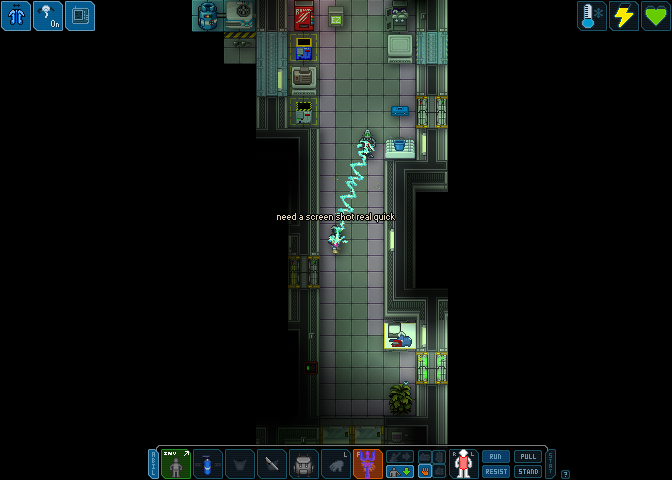Select the blue oxygen tank slot
The height and width of the screenshot is (480, 672).
point(208,464)
